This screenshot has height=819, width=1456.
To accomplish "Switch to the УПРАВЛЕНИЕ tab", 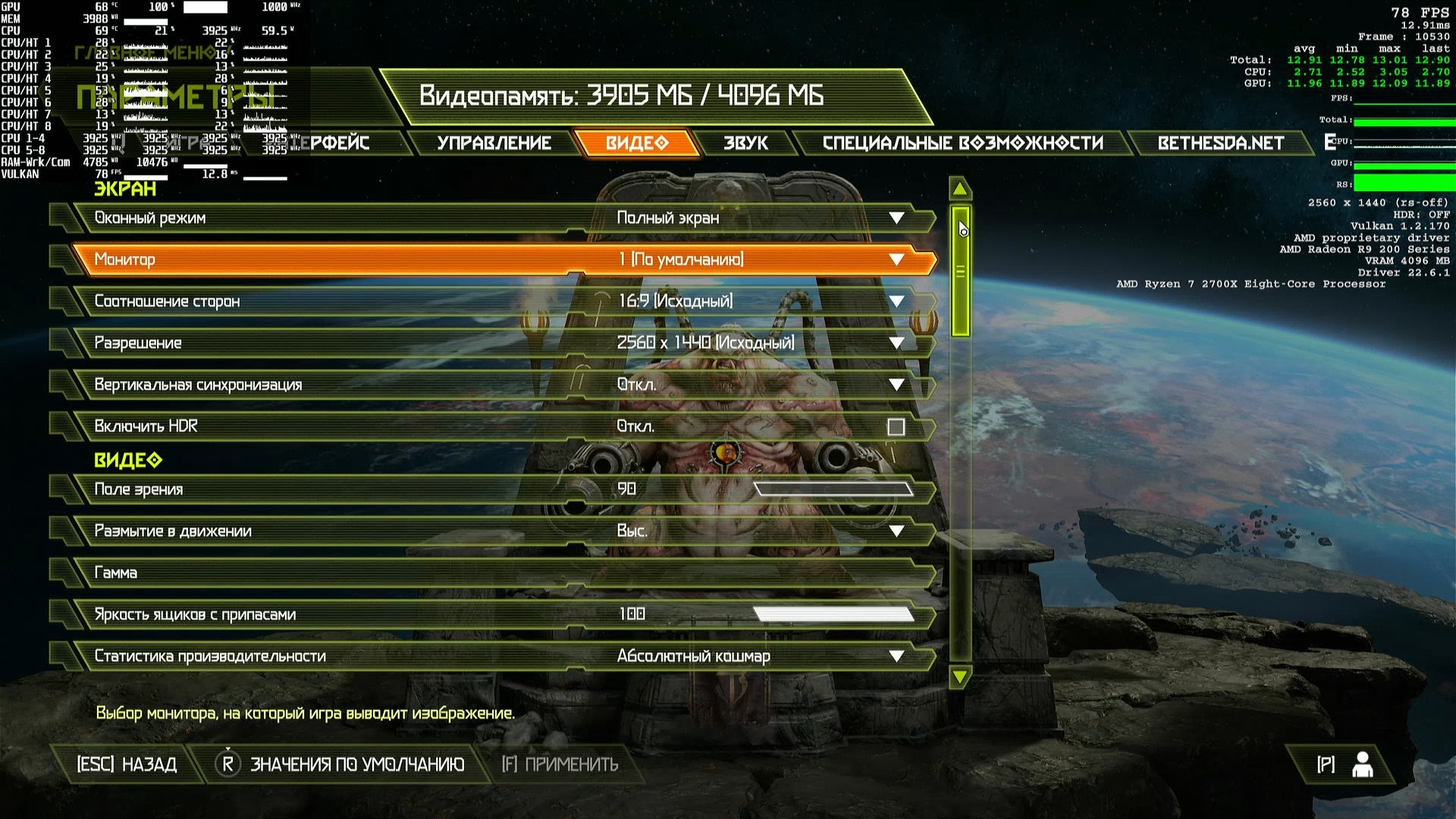I will (494, 143).
